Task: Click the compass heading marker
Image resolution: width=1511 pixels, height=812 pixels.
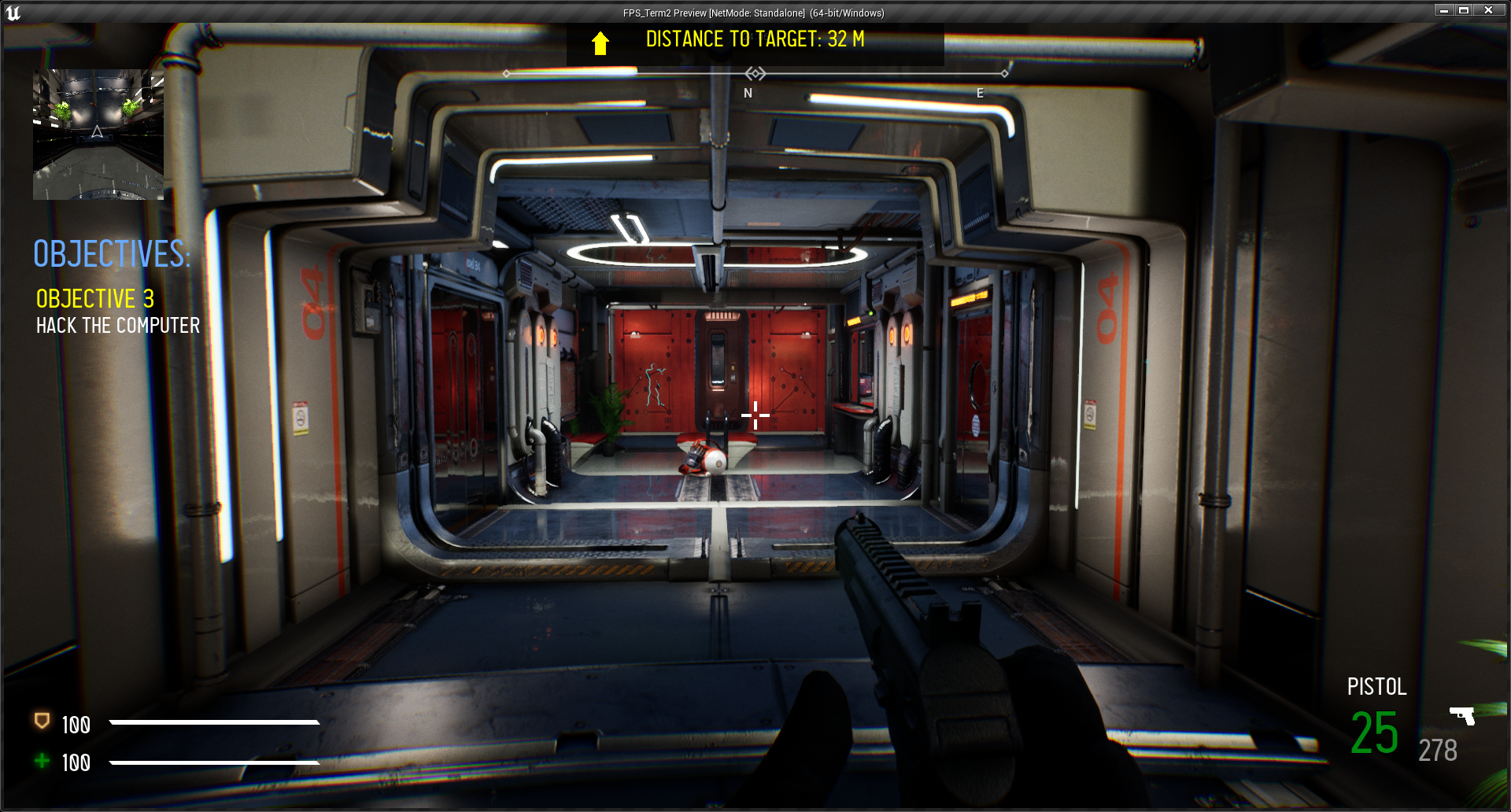Action: pyautogui.click(x=755, y=74)
